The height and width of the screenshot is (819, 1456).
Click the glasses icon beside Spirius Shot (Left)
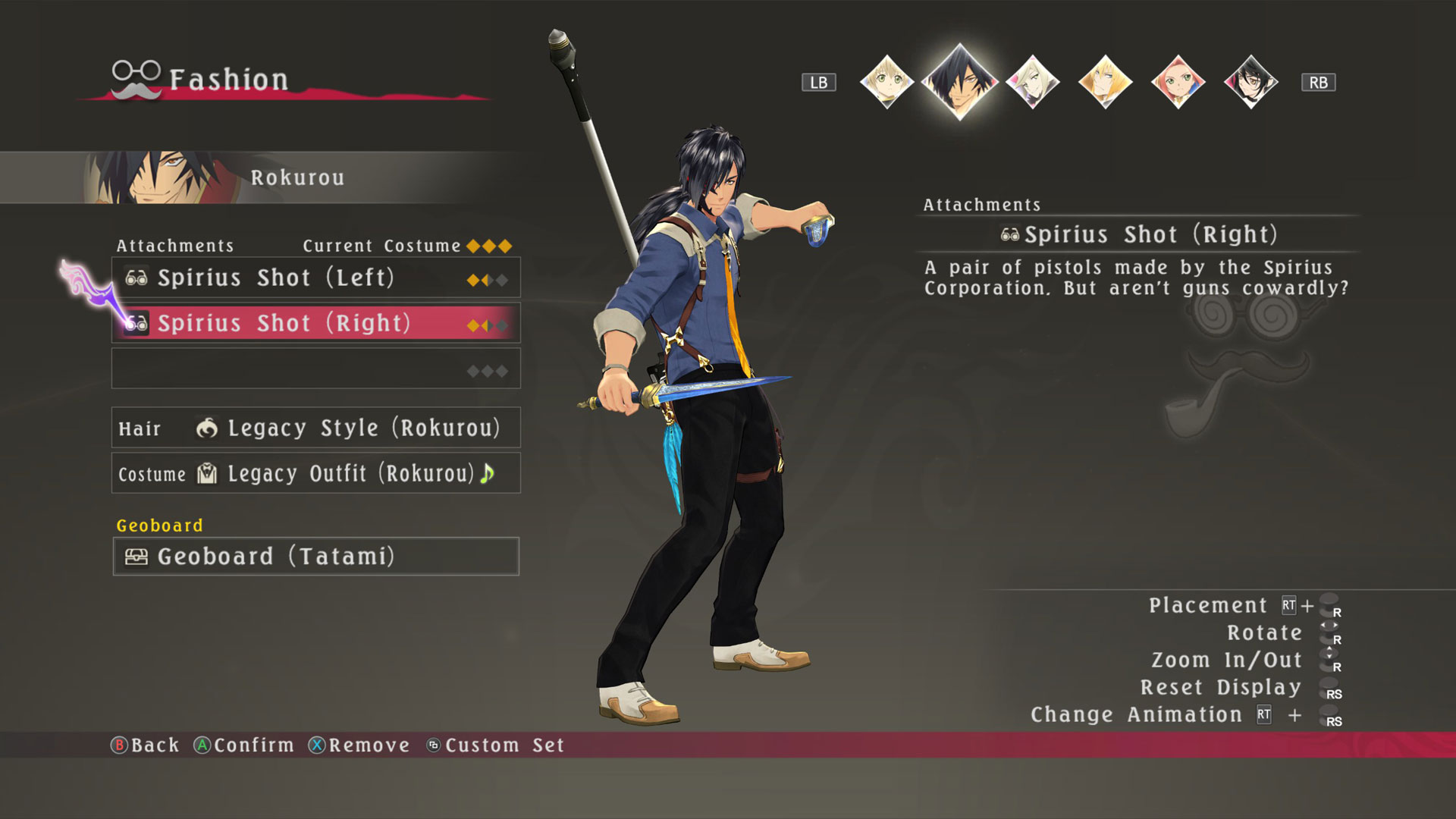[135, 278]
